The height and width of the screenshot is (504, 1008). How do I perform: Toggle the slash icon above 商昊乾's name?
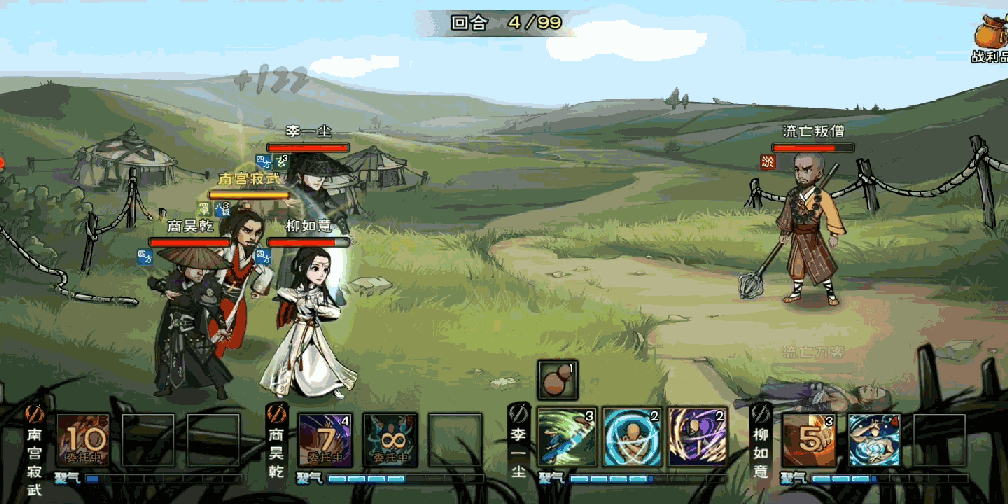pos(276,413)
